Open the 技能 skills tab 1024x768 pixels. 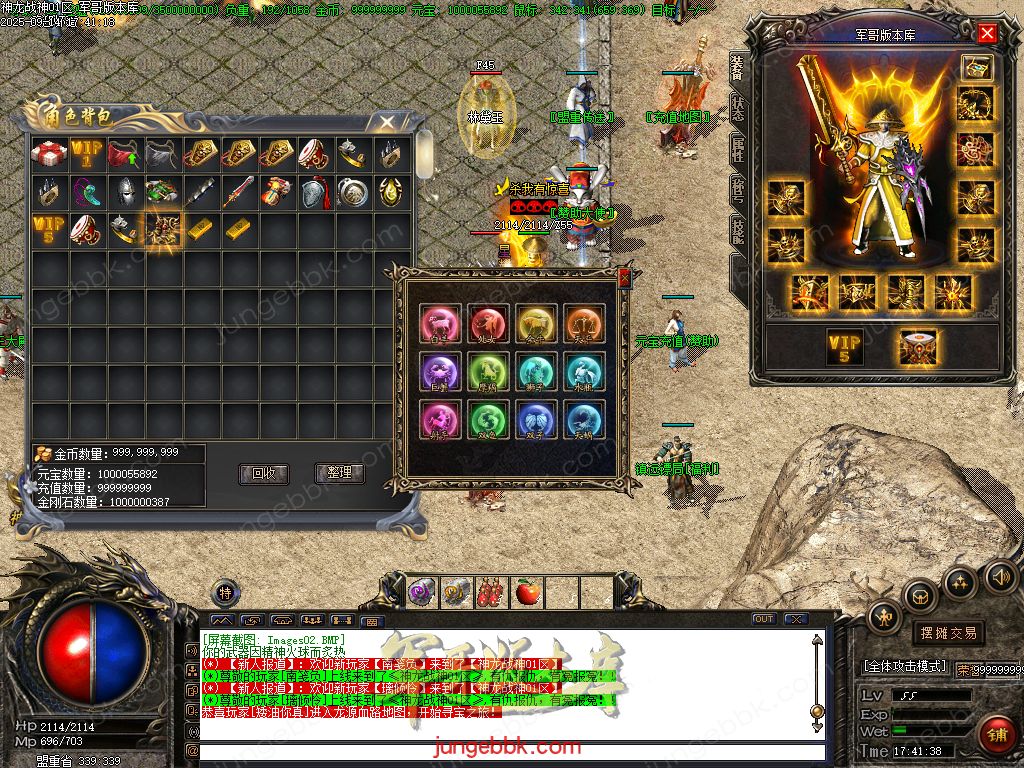pos(737,232)
